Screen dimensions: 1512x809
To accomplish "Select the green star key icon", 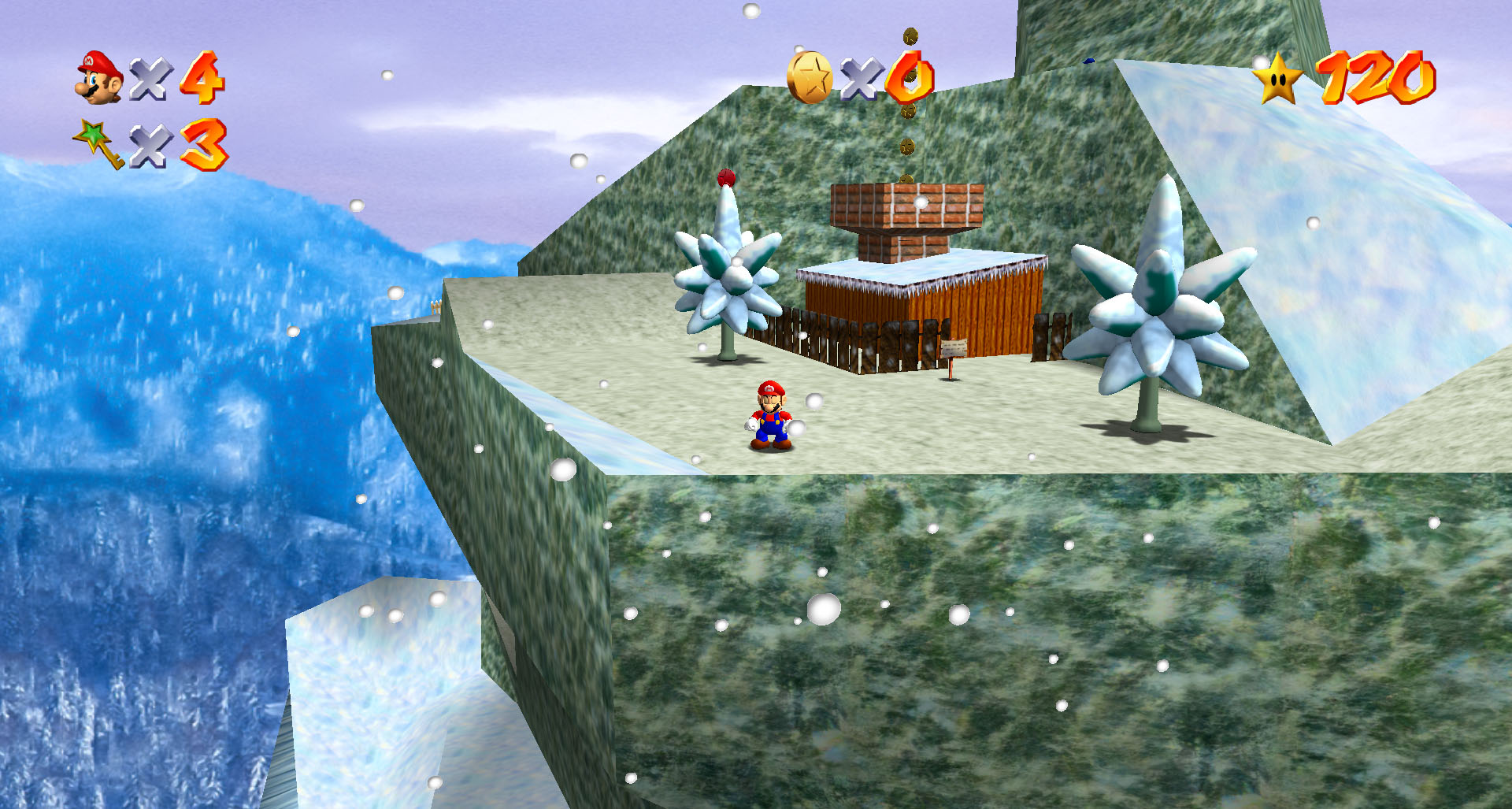I will point(98,143).
